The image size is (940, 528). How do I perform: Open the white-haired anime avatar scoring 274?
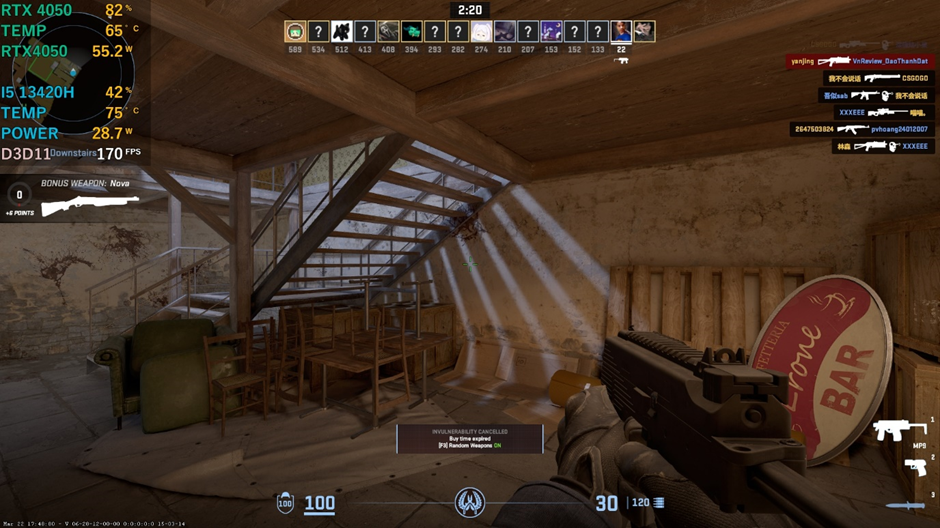click(x=481, y=32)
